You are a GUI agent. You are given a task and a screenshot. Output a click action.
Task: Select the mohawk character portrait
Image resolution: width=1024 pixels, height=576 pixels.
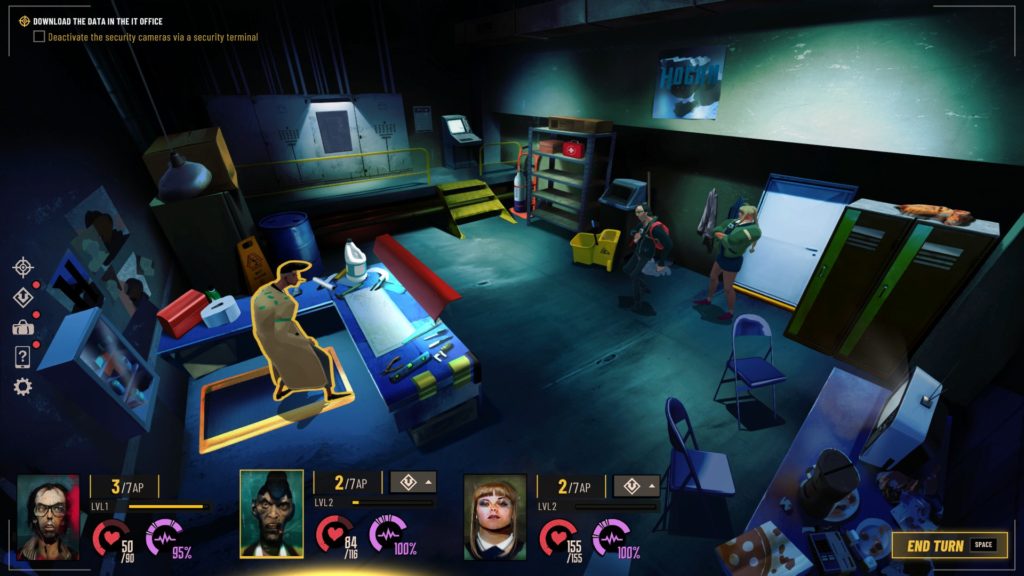click(x=271, y=513)
